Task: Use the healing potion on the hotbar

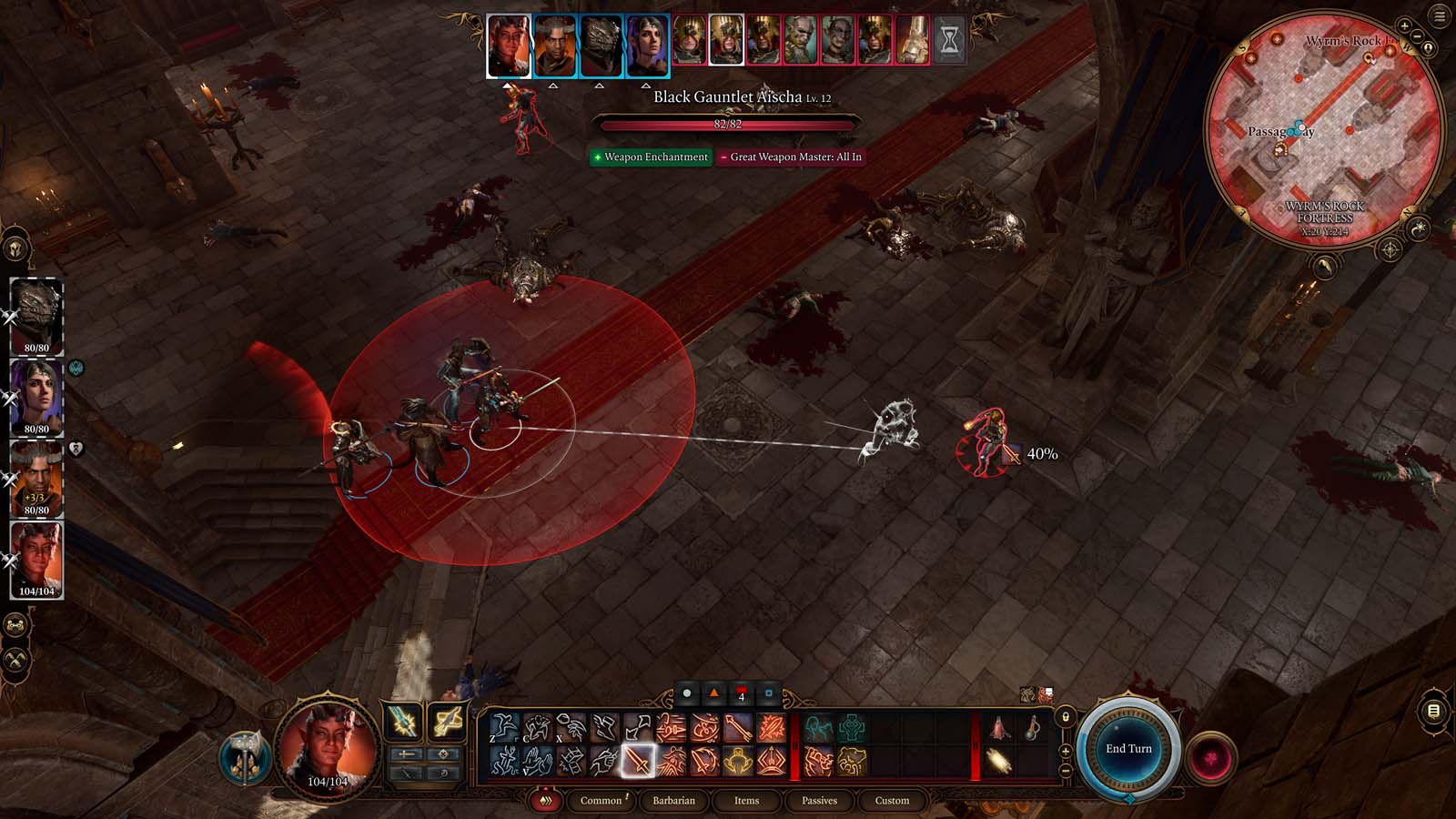Action: tap(1000, 728)
